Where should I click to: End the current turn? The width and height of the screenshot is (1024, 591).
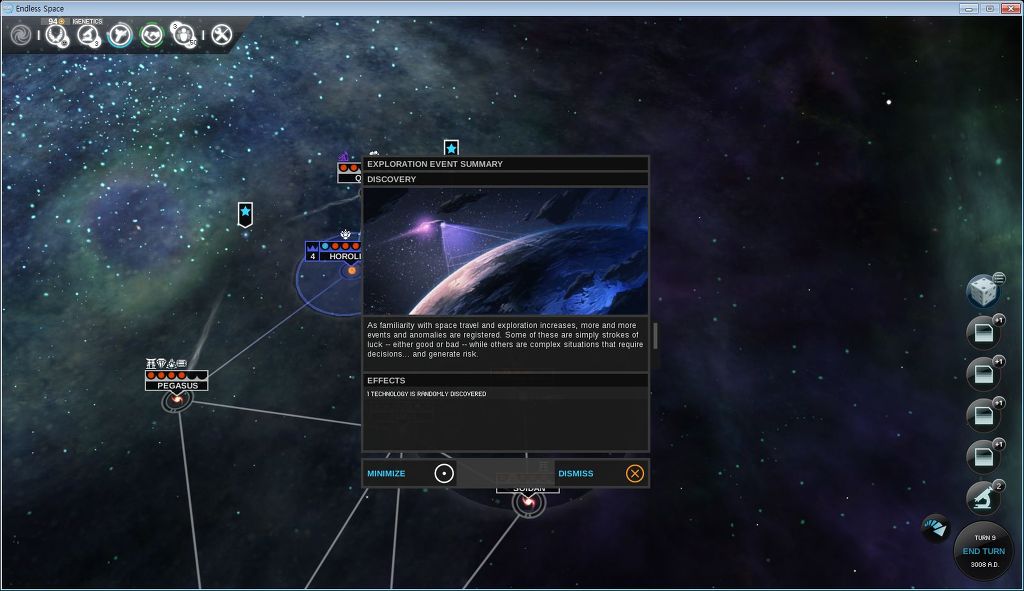[984, 551]
